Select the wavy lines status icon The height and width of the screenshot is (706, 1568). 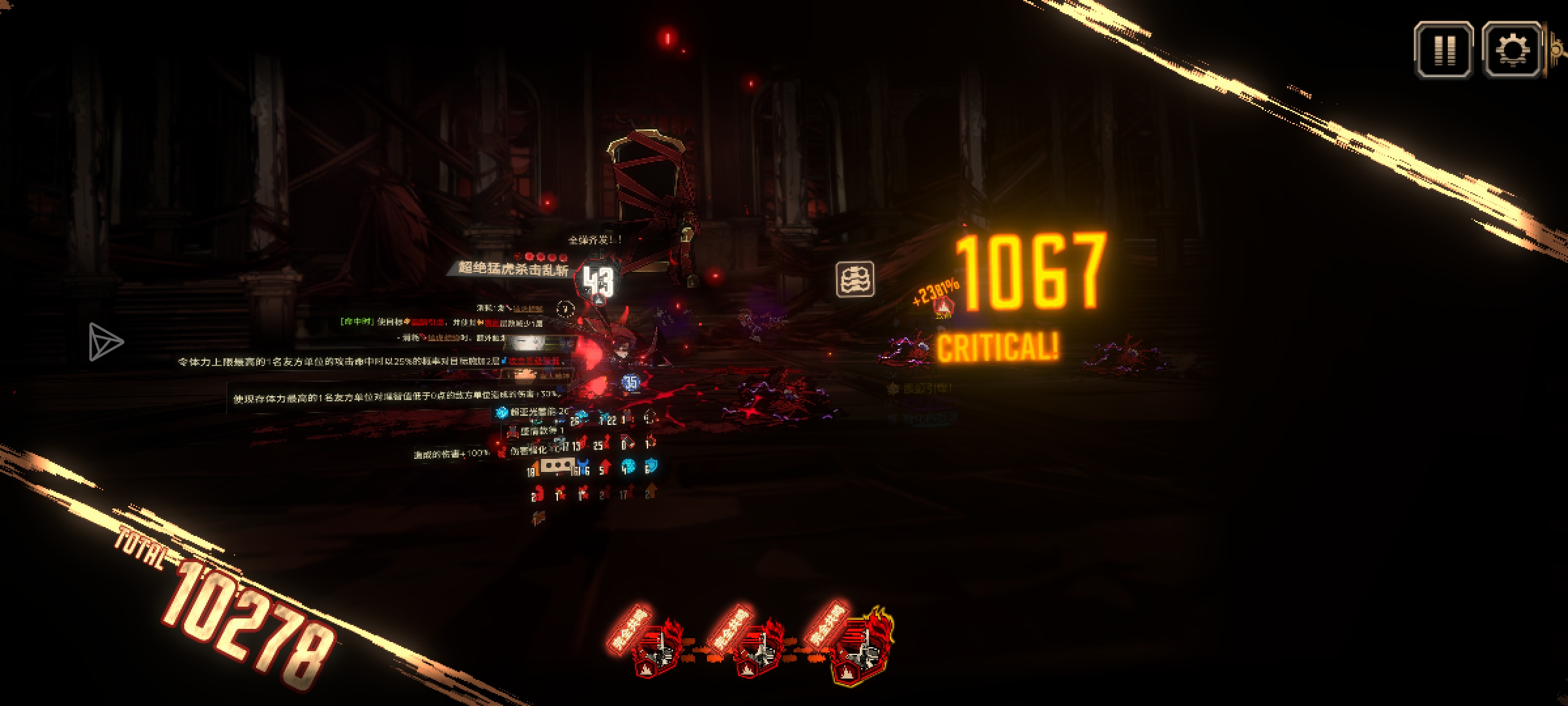pyautogui.click(x=855, y=280)
